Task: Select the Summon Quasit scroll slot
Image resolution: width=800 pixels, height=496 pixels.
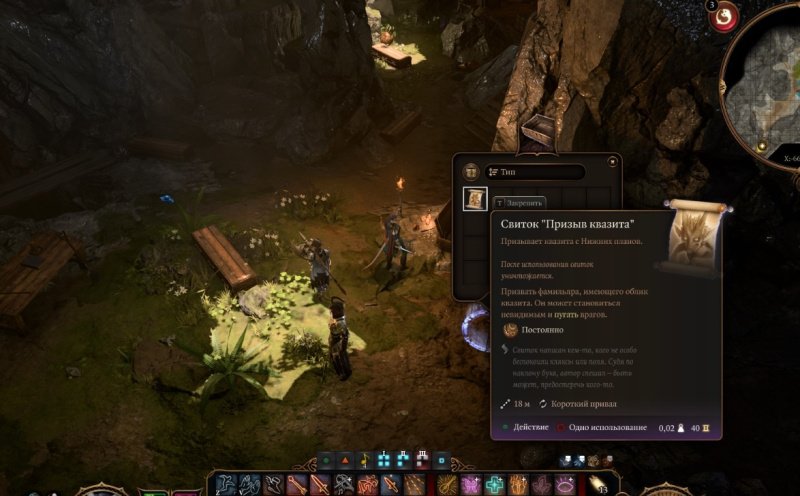Action: coord(475,199)
